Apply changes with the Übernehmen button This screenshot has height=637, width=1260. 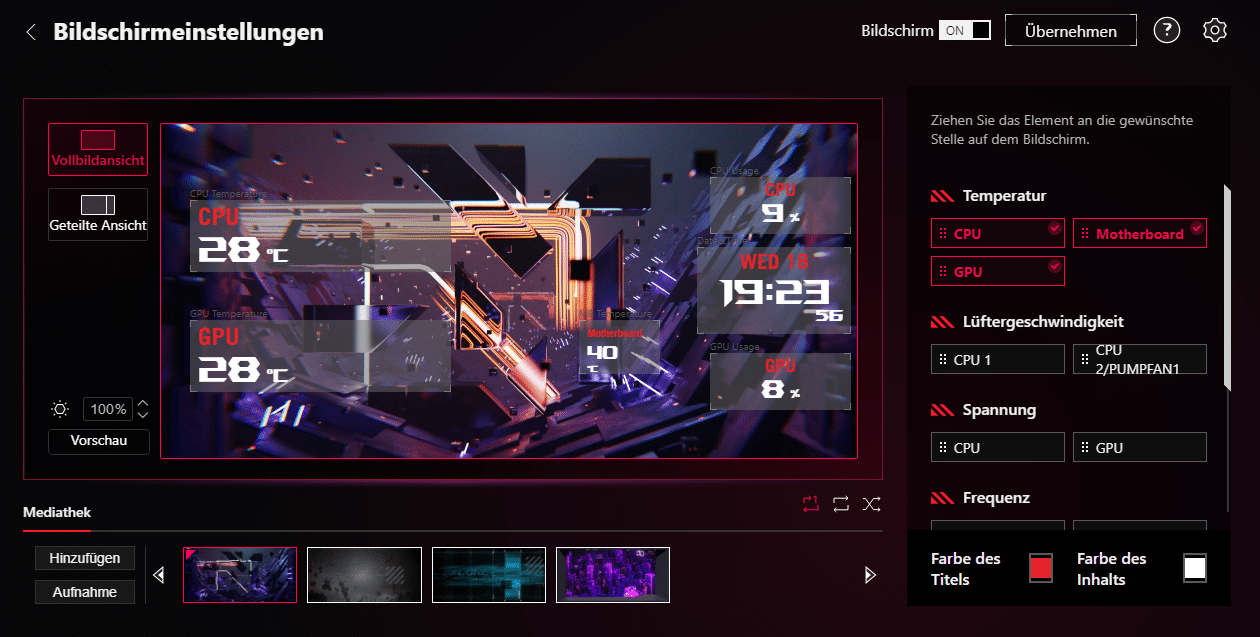[x=1070, y=31]
